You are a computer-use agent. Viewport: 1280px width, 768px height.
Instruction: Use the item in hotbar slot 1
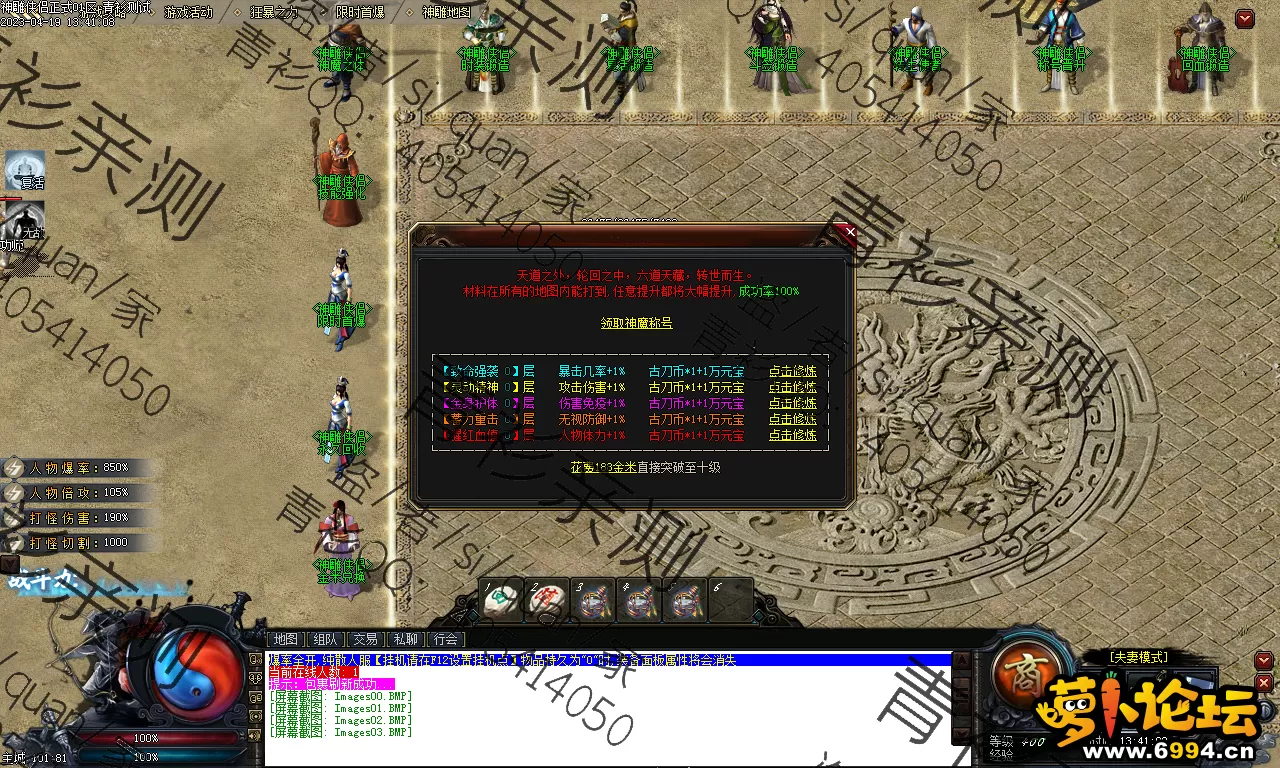pyautogui.click(x=497, y=600)
